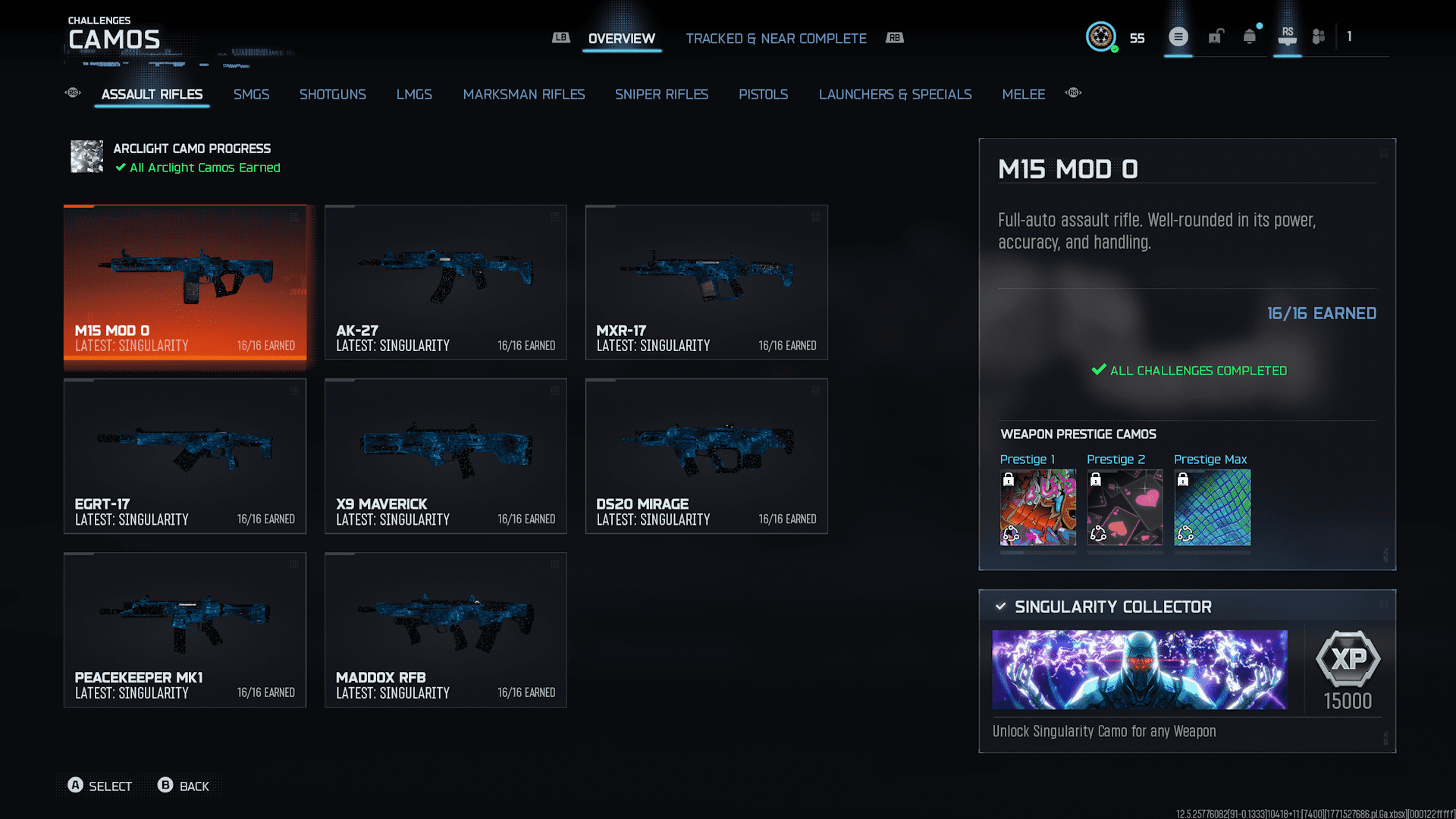
Task: Open the circular menu icon next to player level
Action: pos(1178,36)
